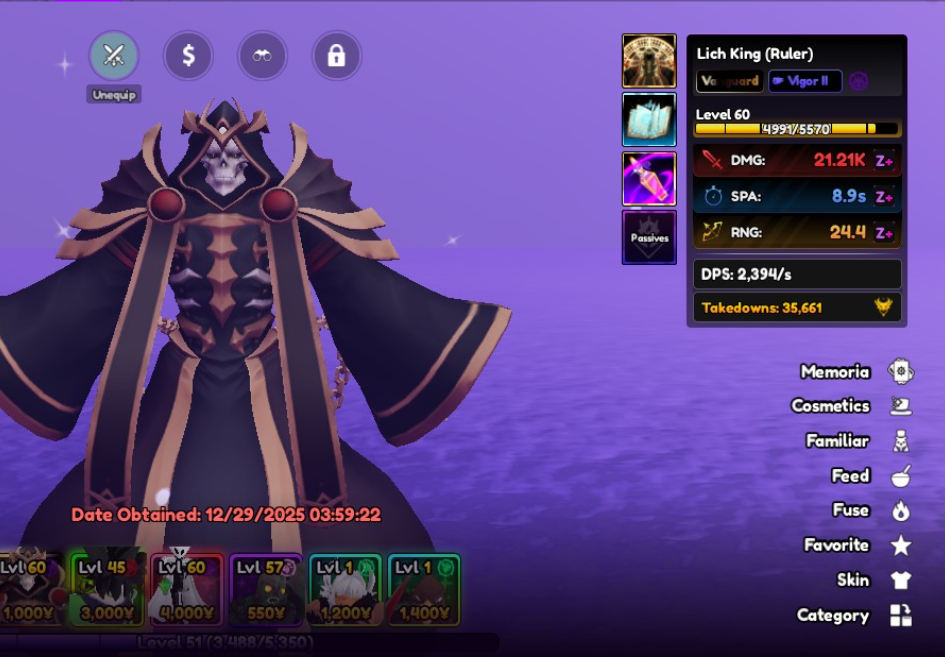Image resolution: width=945 pixels, height=657 pixels.
Task: Unequip the Lich King unit
Action: click(x=114, y=56)
